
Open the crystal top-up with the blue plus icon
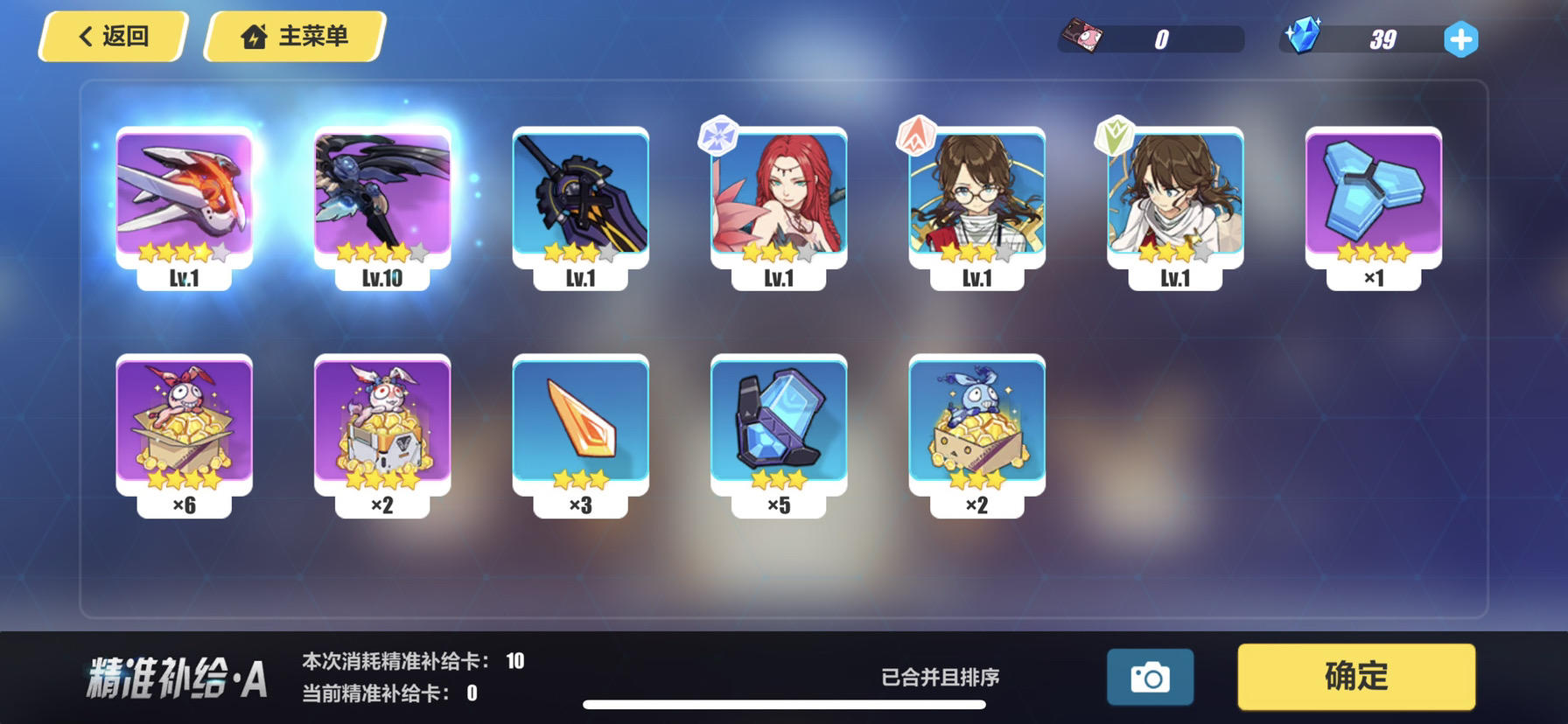click(1459, 38)
